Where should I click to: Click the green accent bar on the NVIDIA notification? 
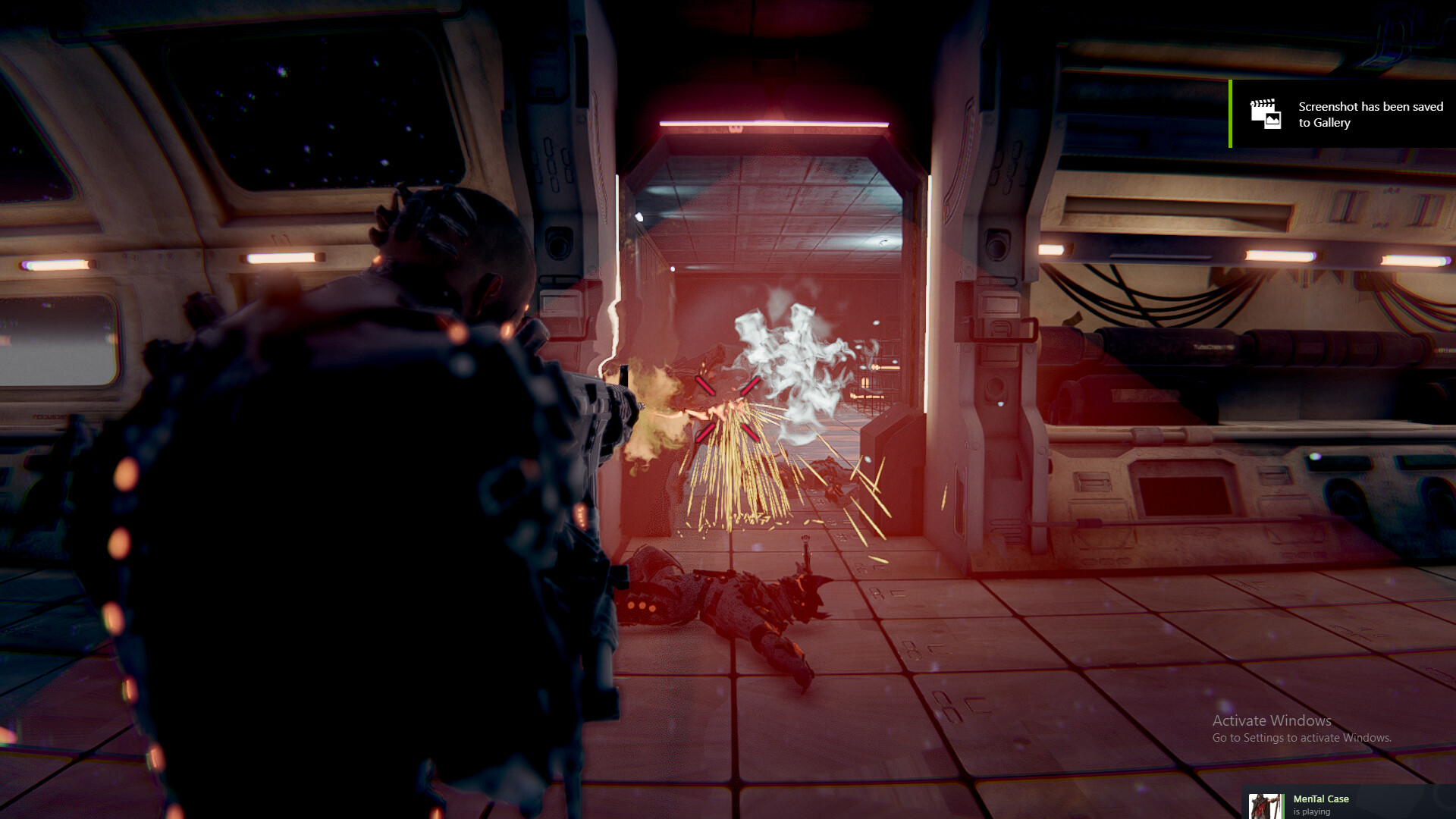1230,114
